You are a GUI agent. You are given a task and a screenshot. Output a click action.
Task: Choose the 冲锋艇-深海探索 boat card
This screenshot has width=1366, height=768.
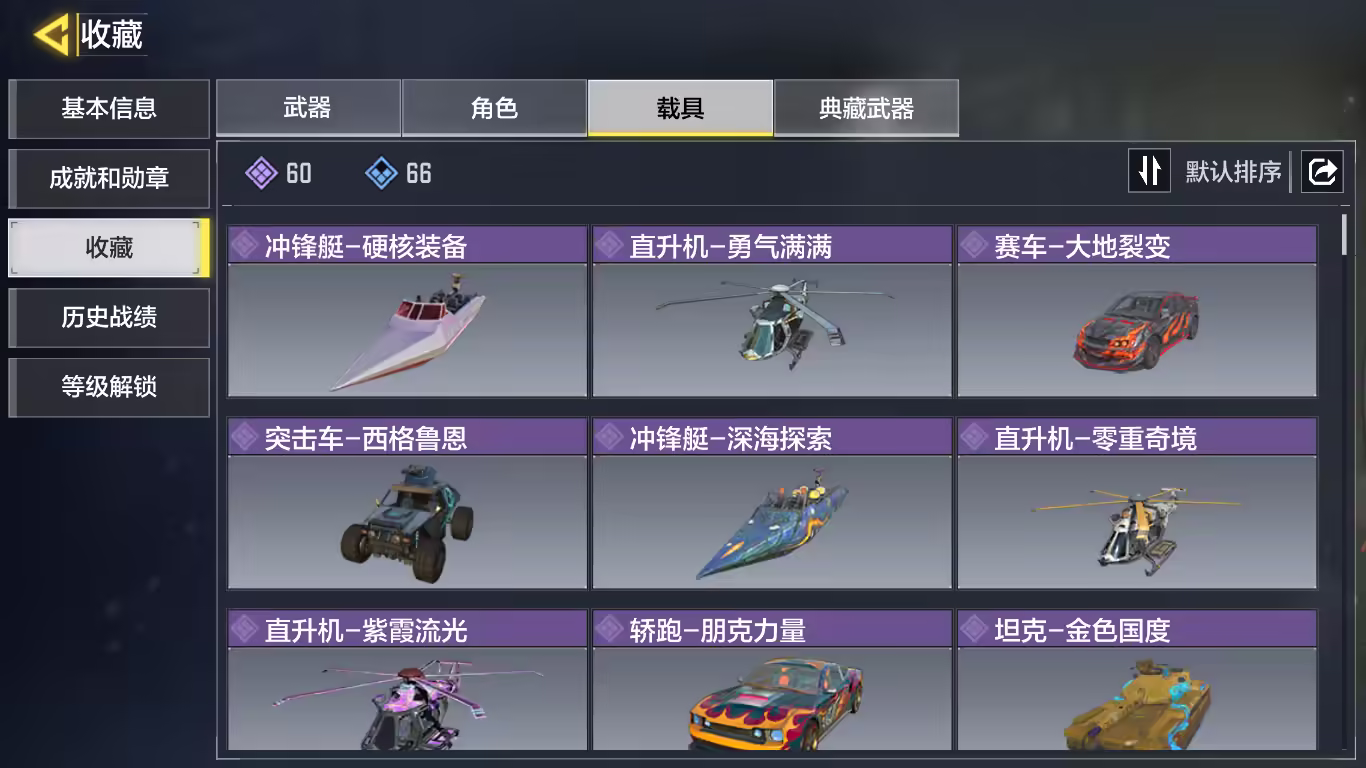click(772, 504)
